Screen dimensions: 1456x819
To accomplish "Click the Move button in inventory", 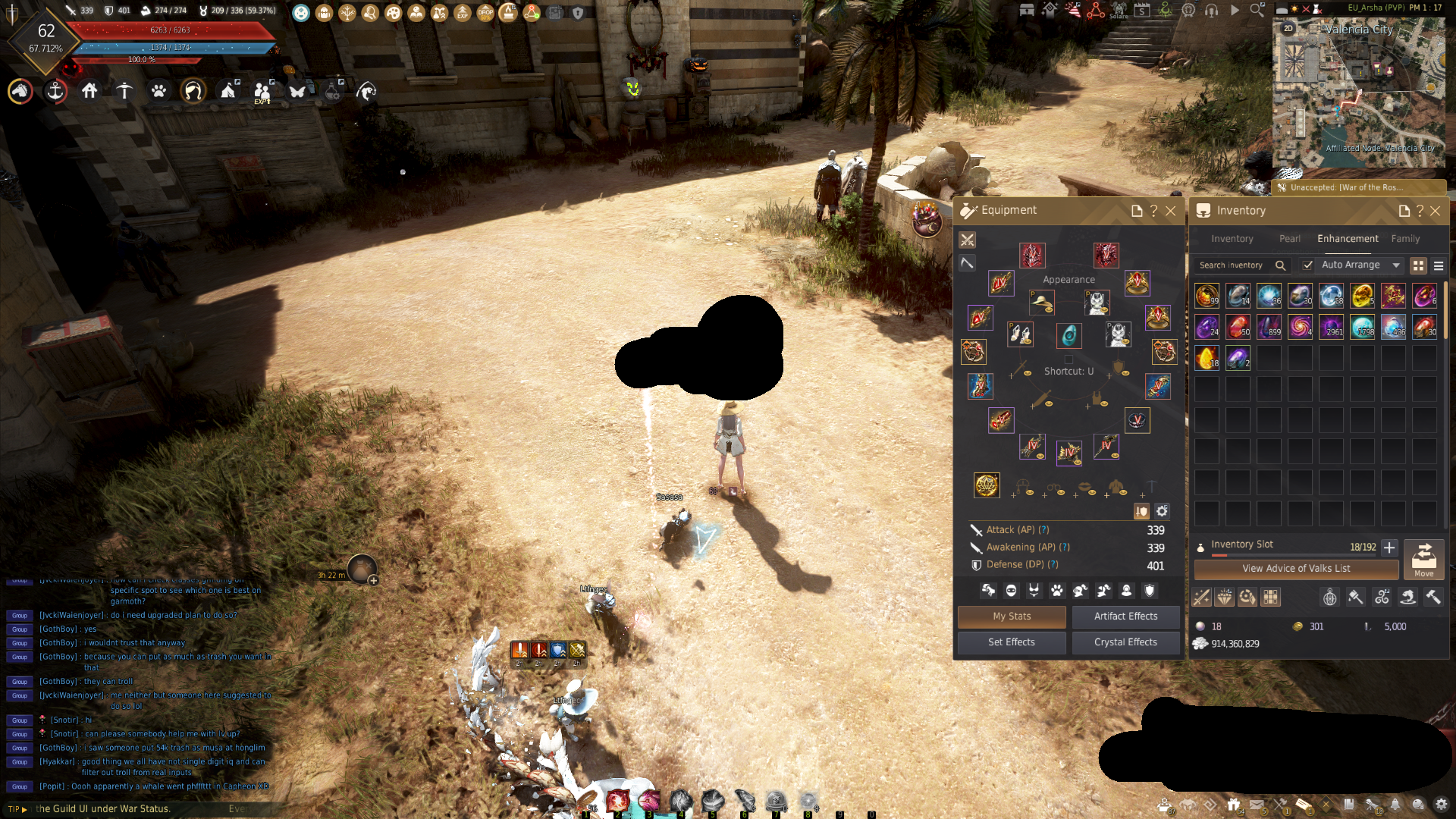I will coord(1423,560).
